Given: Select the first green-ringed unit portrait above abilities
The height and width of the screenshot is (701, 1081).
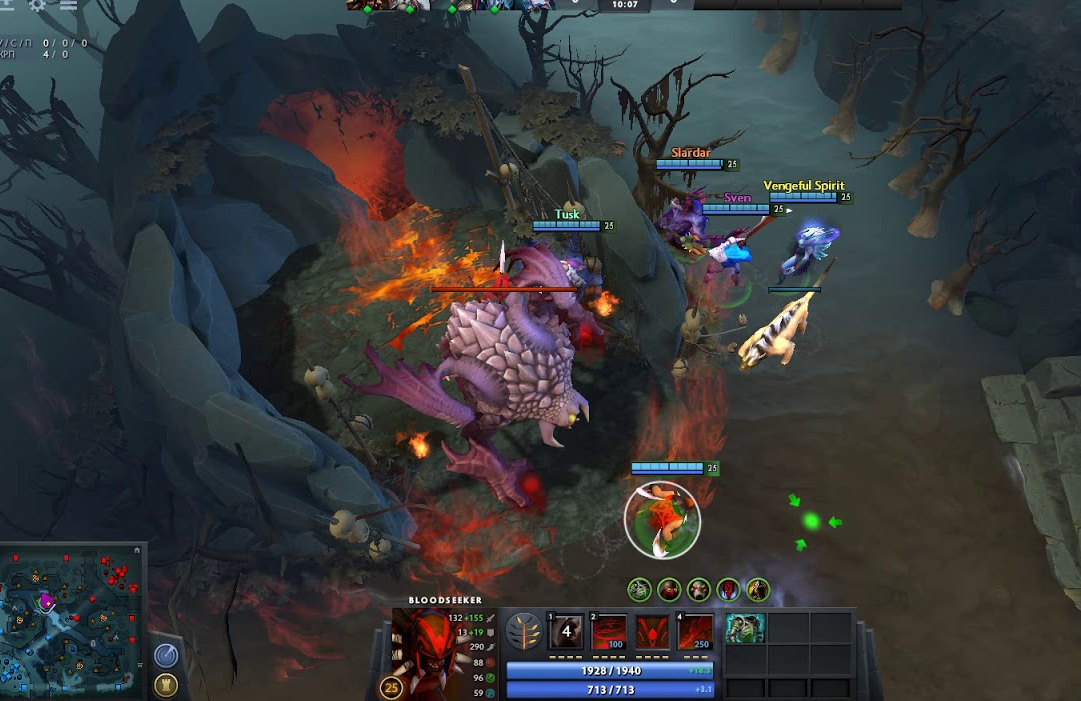Looking at the screenshot, I should [x=639, y=590].
